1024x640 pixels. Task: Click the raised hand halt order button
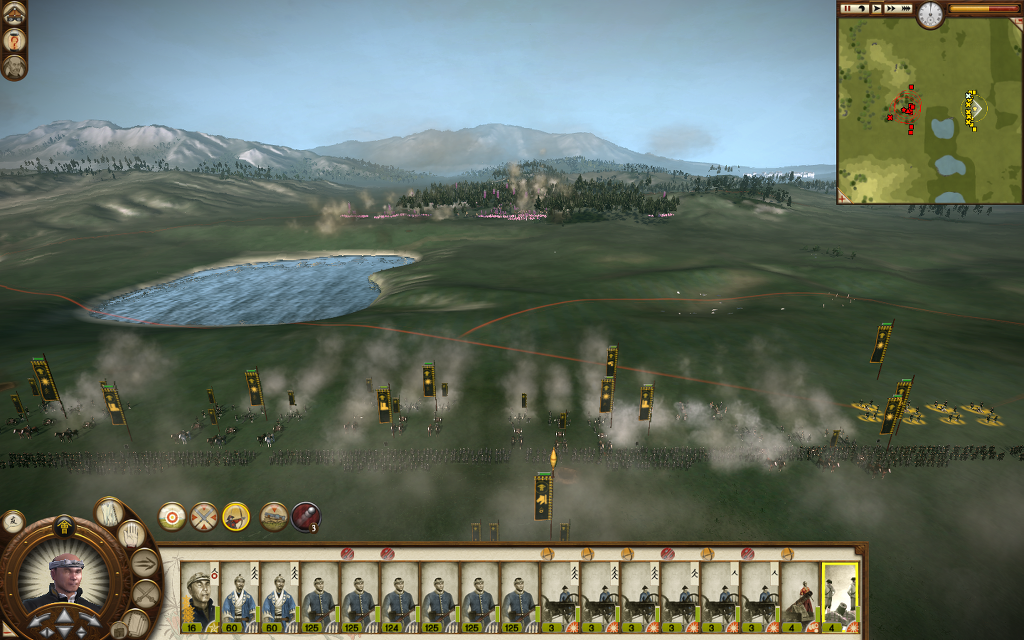pos(131,537)
